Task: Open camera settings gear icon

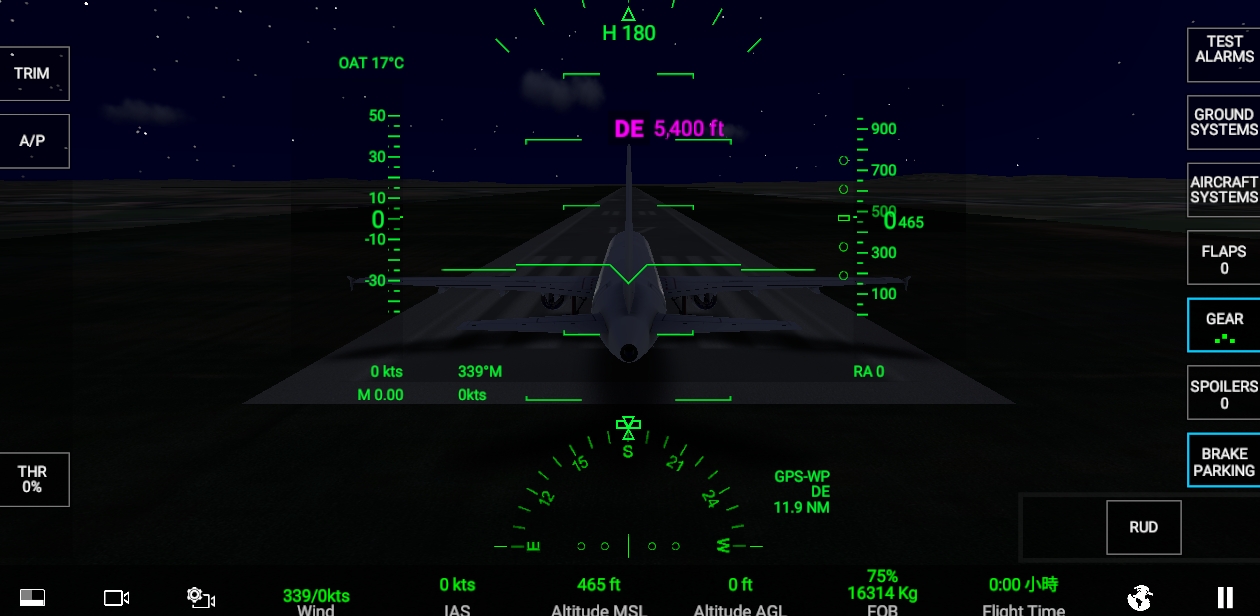Action: coord(201,598)
